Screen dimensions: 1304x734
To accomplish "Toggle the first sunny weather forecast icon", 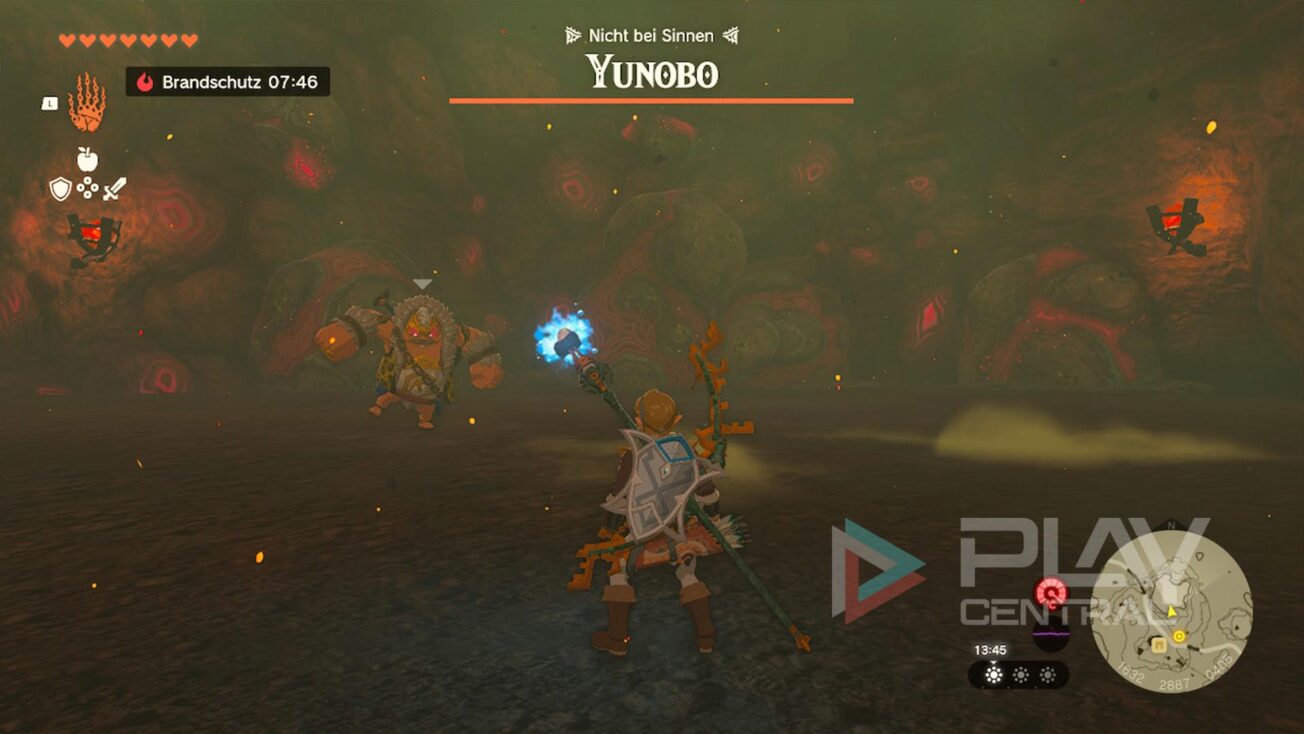I will click(x=992, y=673).
